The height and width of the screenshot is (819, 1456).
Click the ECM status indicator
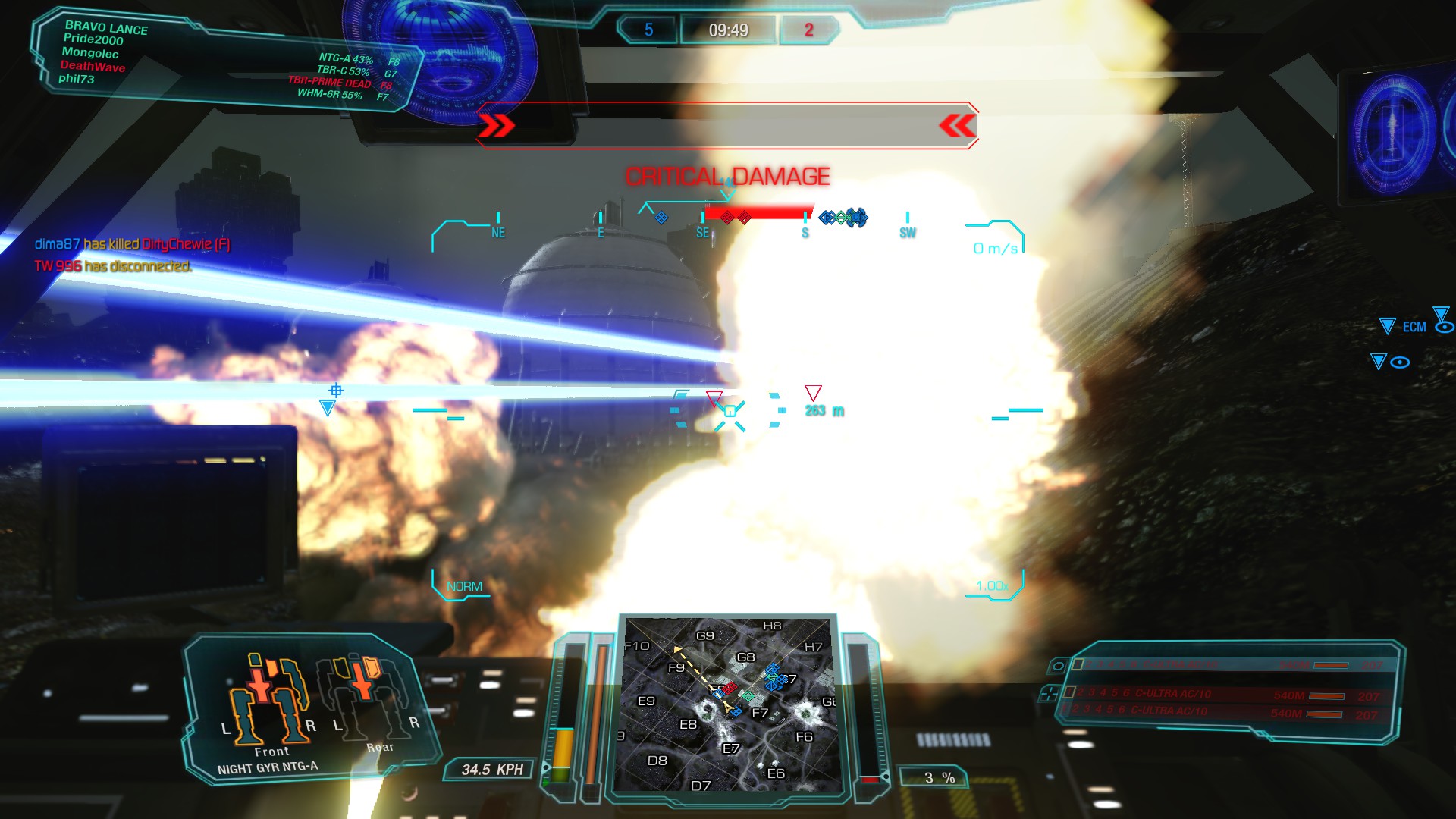coord(1414,327)
